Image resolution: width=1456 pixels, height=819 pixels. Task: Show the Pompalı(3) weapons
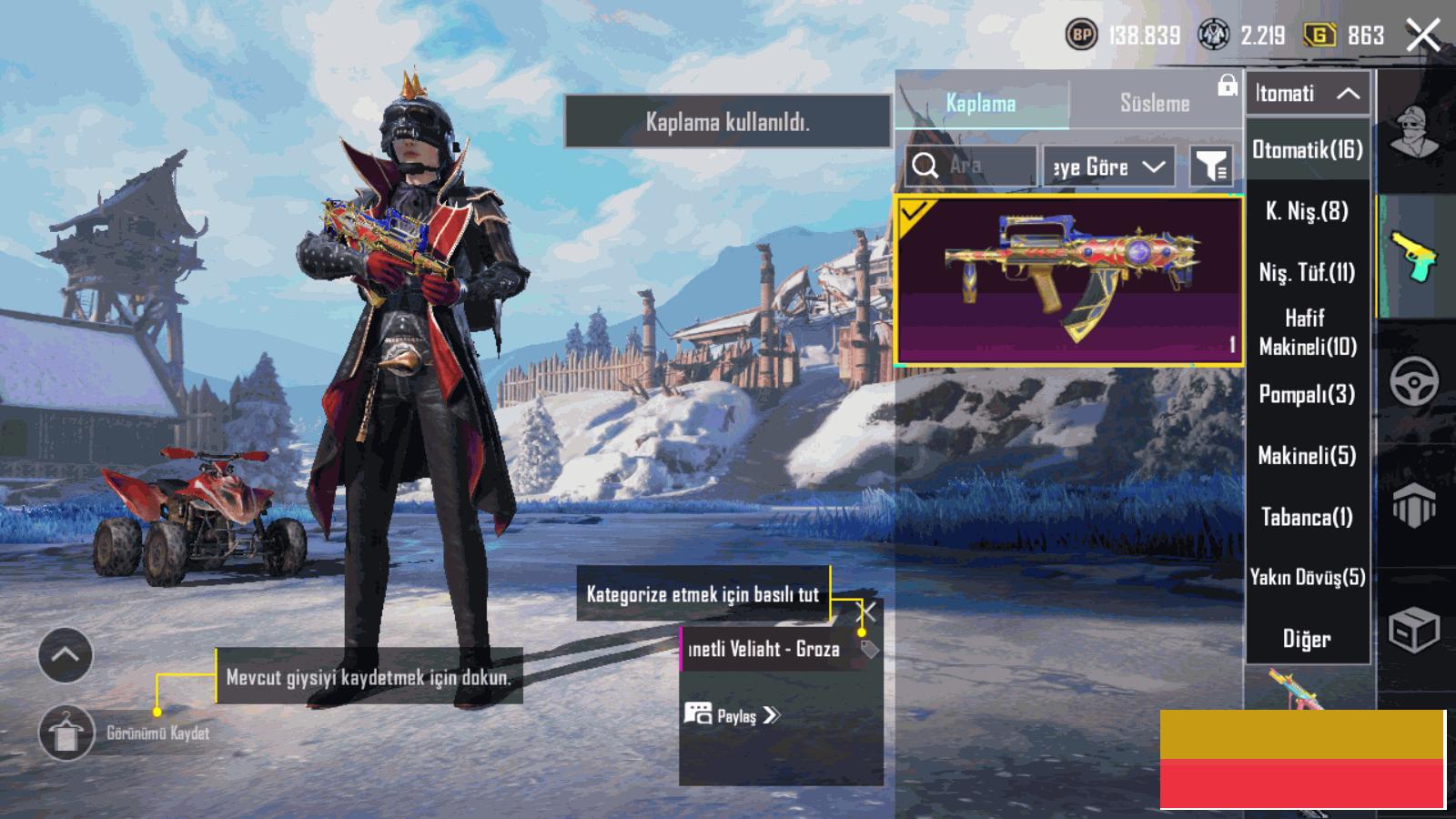pos(1308,394)
